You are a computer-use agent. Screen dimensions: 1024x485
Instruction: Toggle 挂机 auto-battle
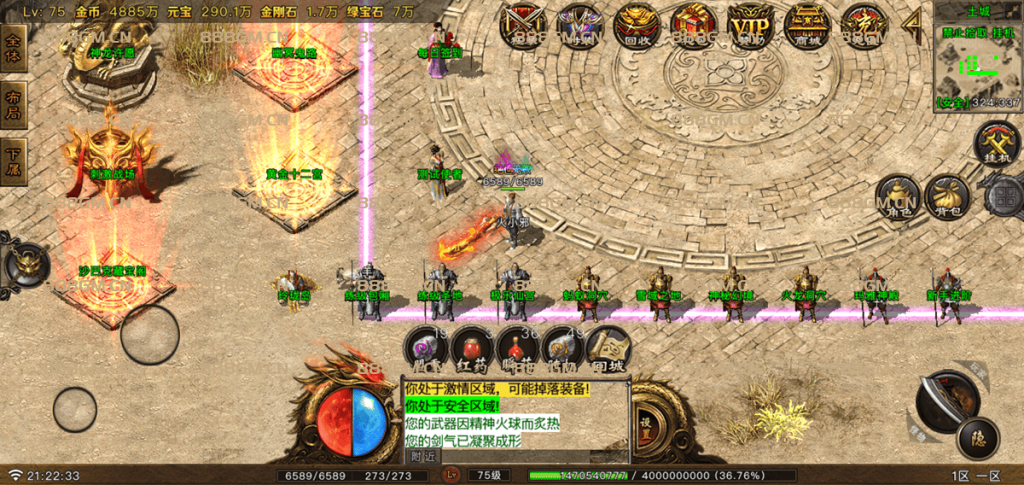996,144
